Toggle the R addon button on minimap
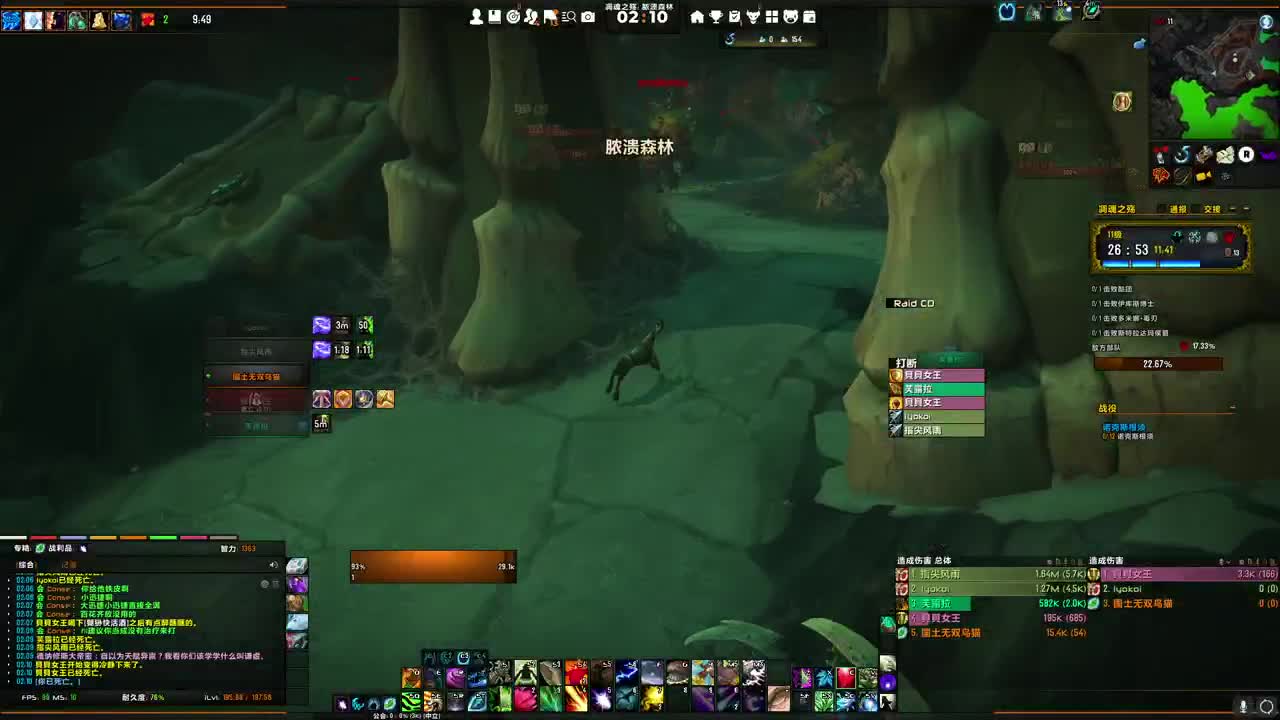 point(1246,154)
